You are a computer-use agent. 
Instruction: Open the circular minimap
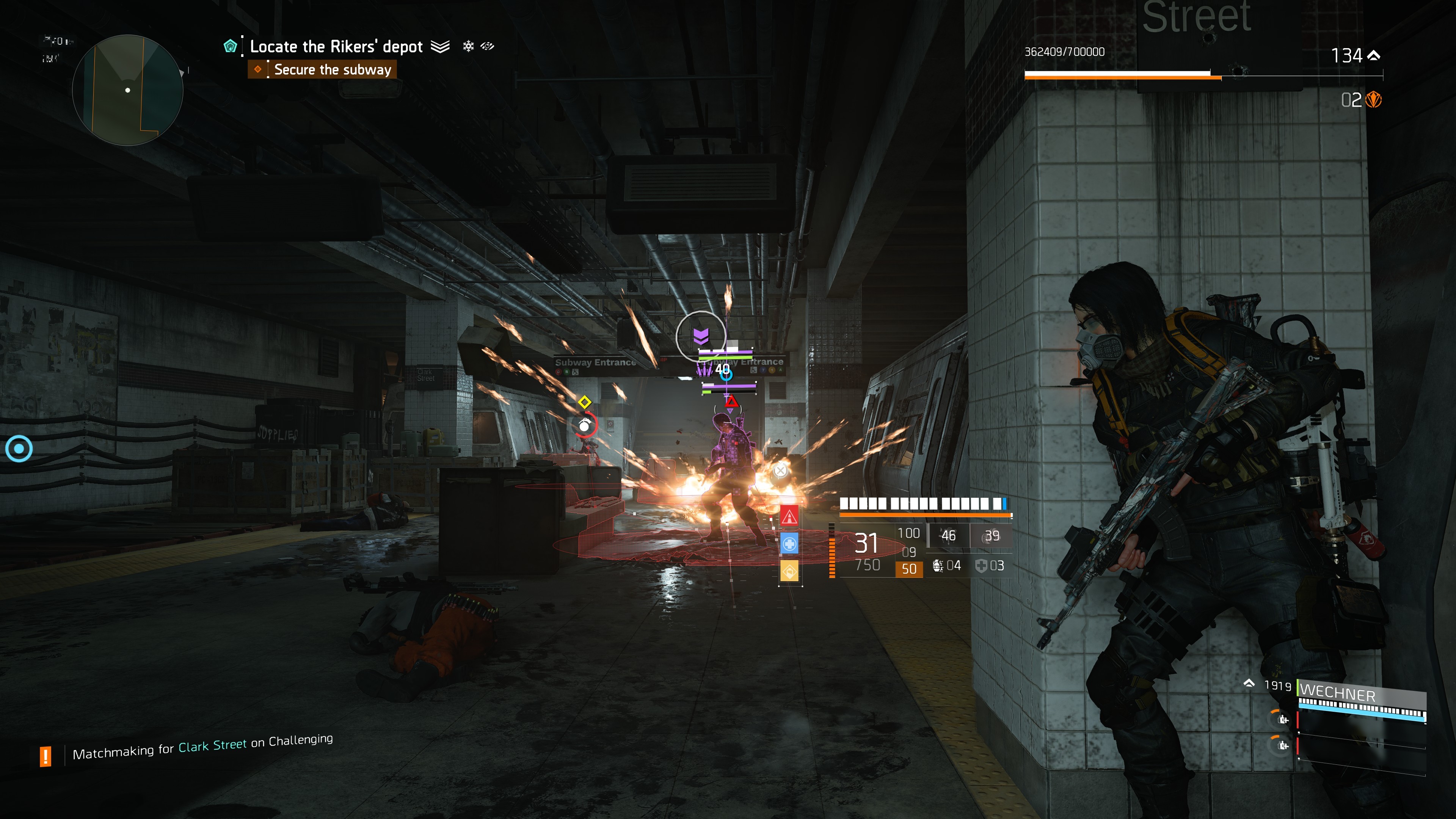[128, 90]
